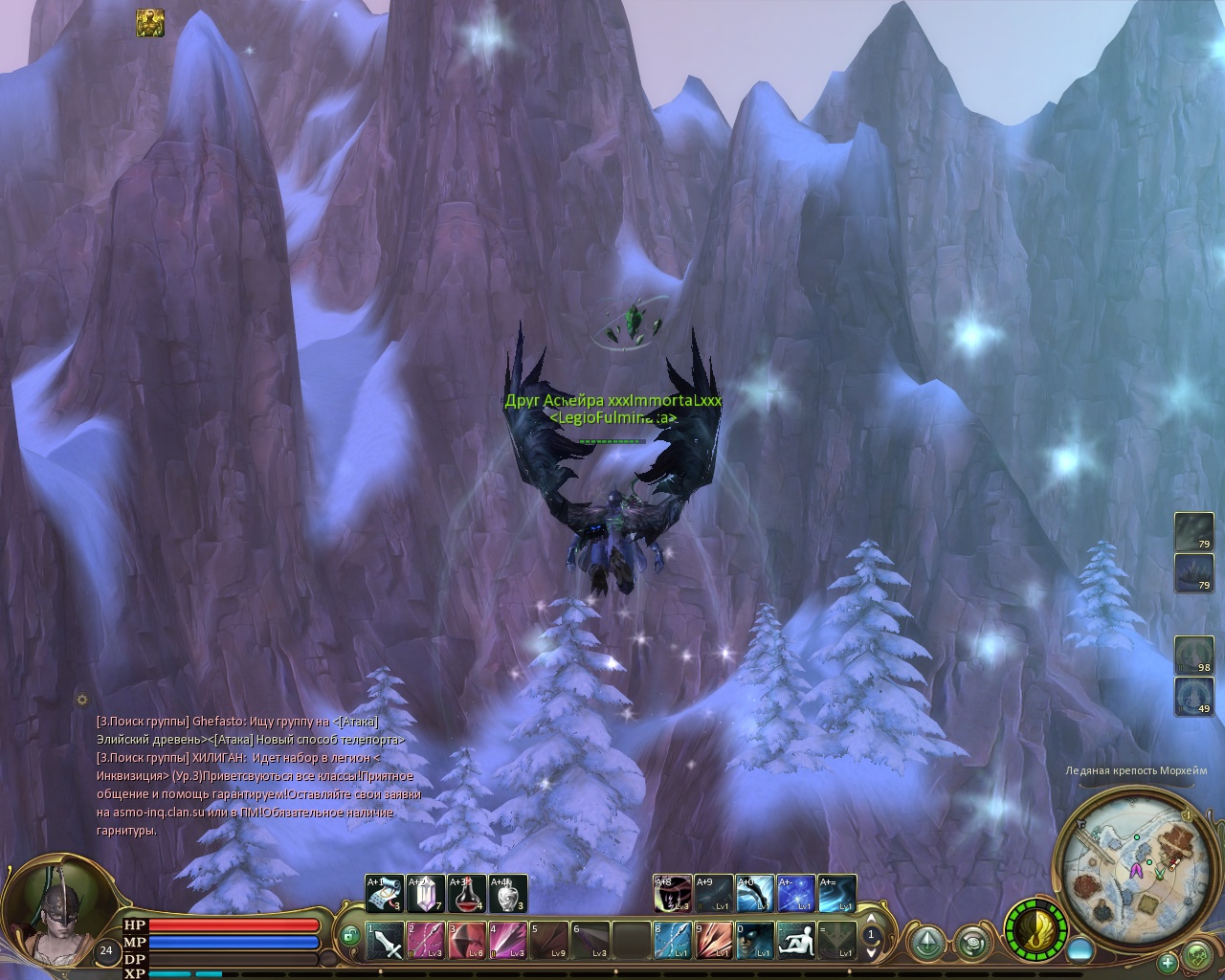Use the red axe skill in slot 3
The image size is (1225, 980).
[x=467, y=941]
